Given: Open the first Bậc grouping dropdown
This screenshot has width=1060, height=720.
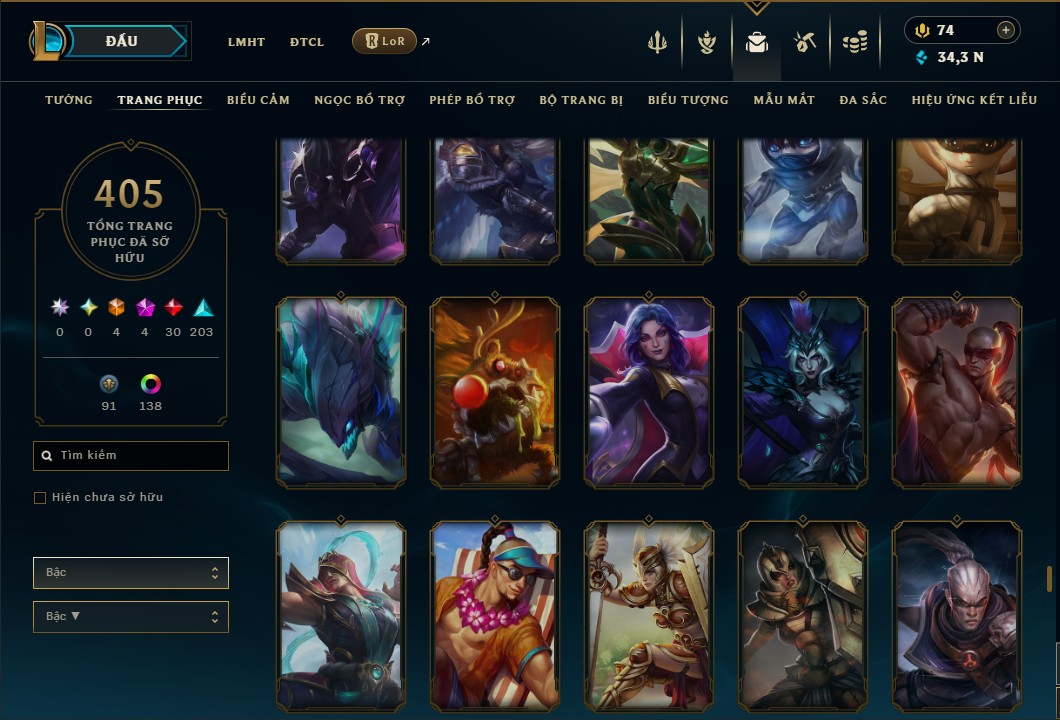Looking at the screenshot, I should pyautogui.click(x=131, y=573).
